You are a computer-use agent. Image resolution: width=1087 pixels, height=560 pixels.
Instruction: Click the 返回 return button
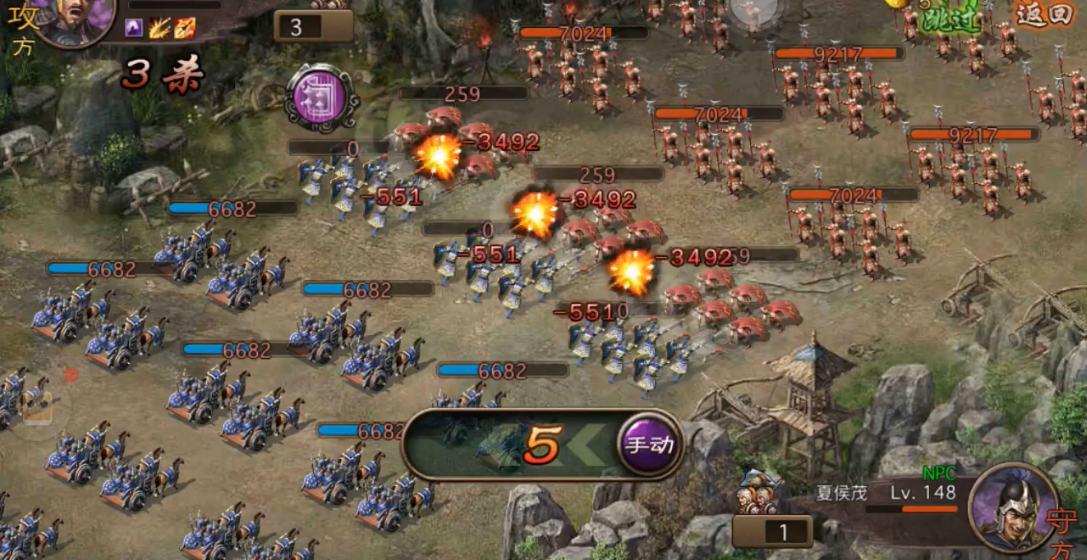point(1043,15)
